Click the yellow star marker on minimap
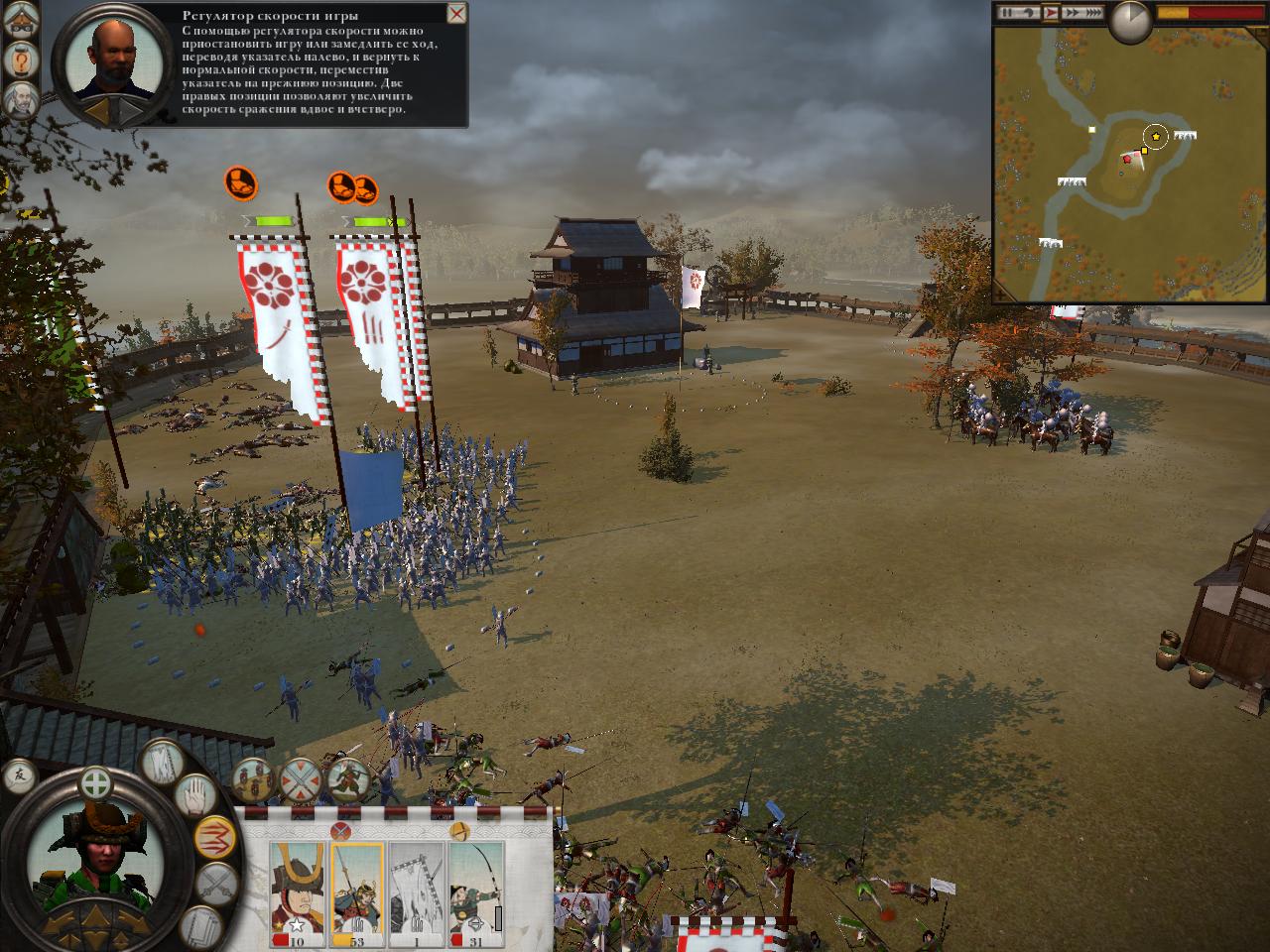This screenshot has width=1270, height=952. pos(1156,136)
